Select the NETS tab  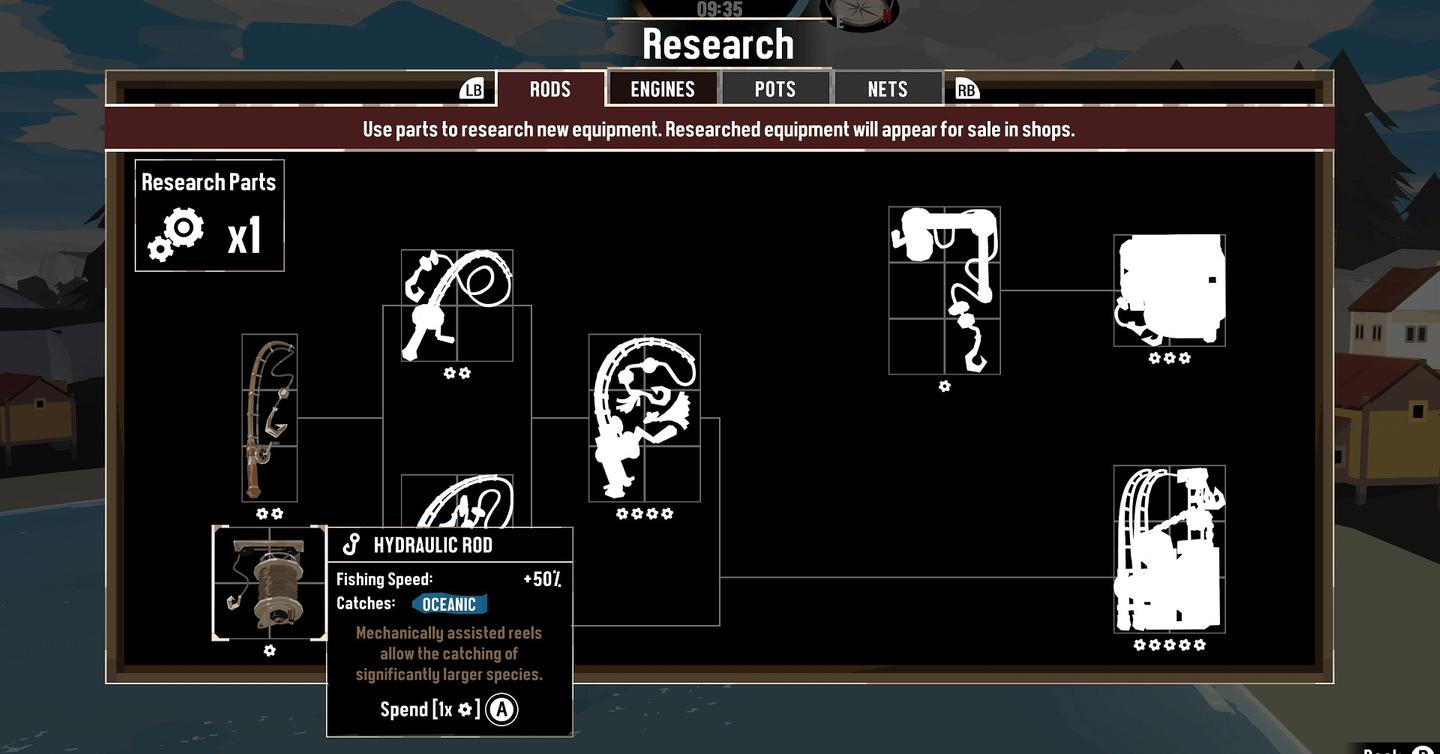pos(888,87)
